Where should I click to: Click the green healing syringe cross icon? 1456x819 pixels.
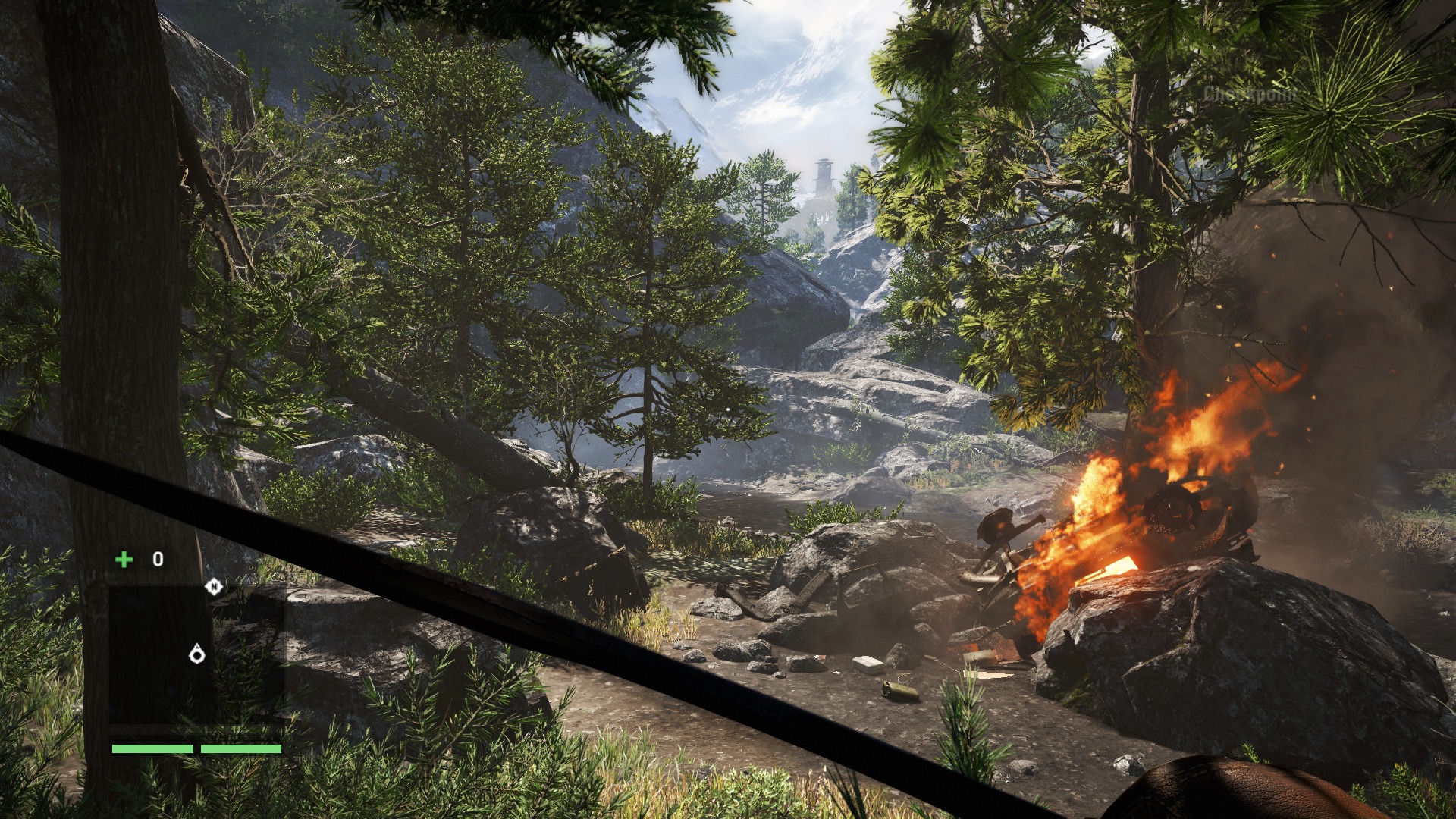[x=124, y=560]
